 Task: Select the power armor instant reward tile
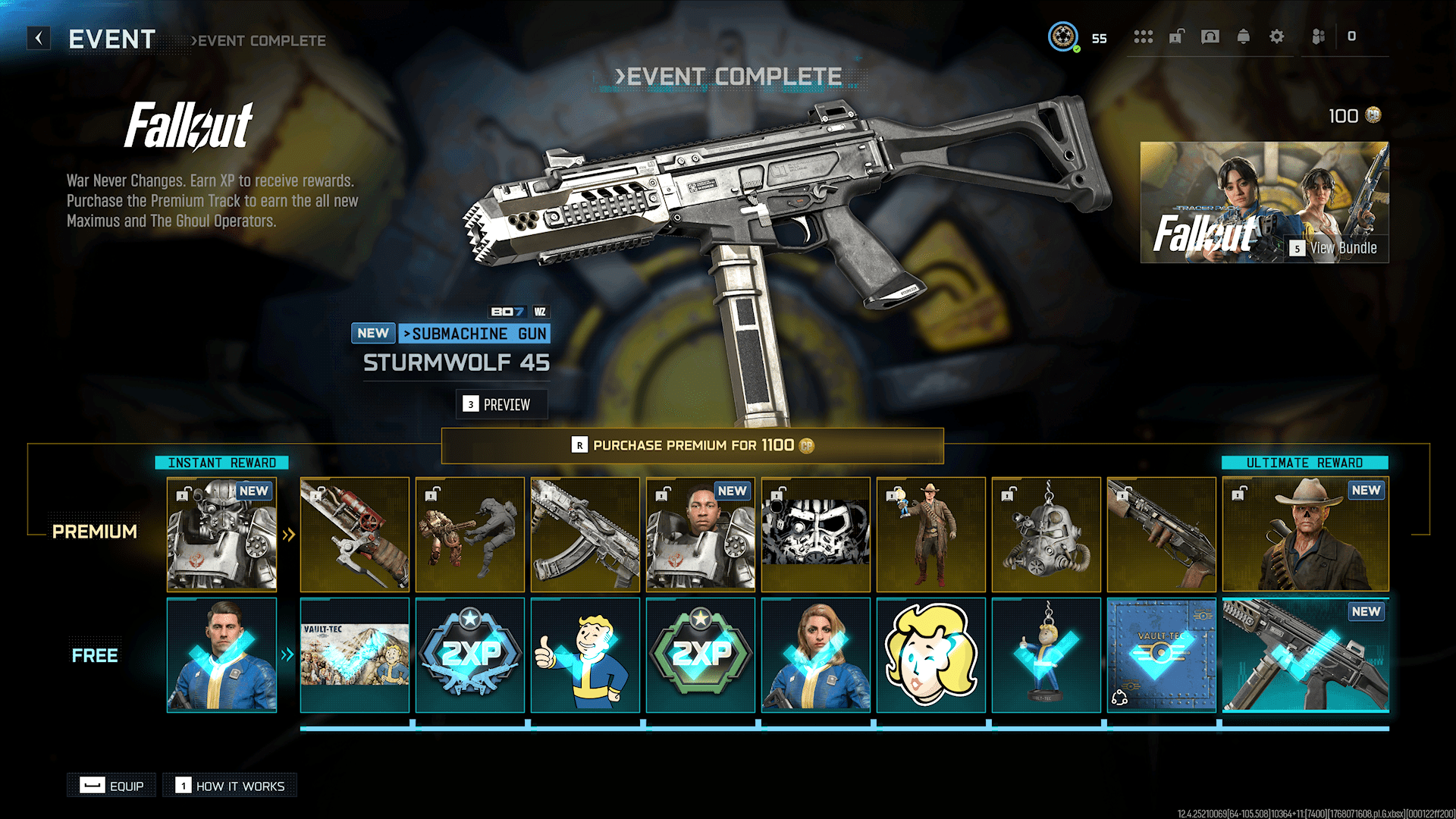click(221, 535)
